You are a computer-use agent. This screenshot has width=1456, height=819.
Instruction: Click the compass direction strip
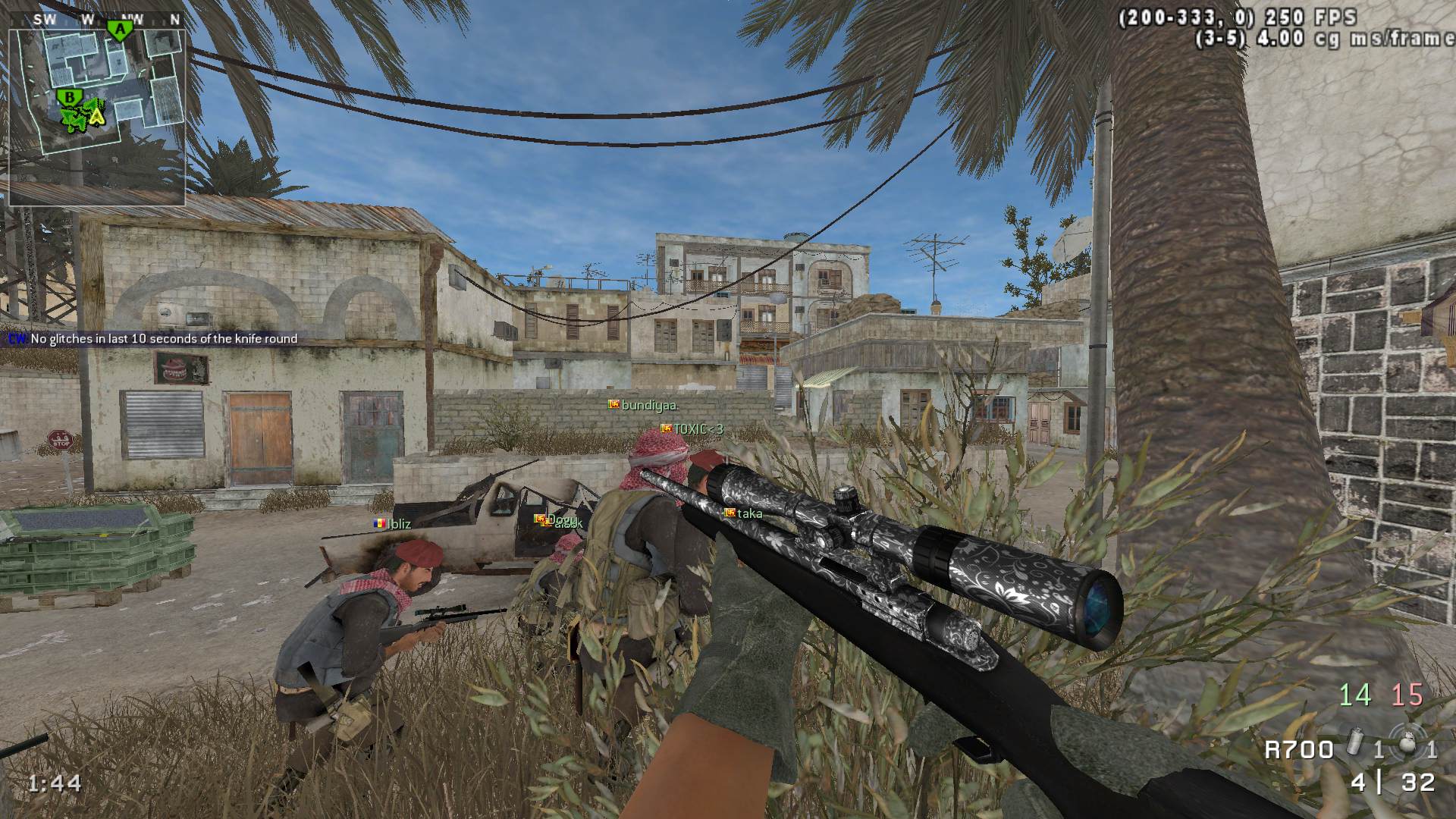click(x=96, y=20)
